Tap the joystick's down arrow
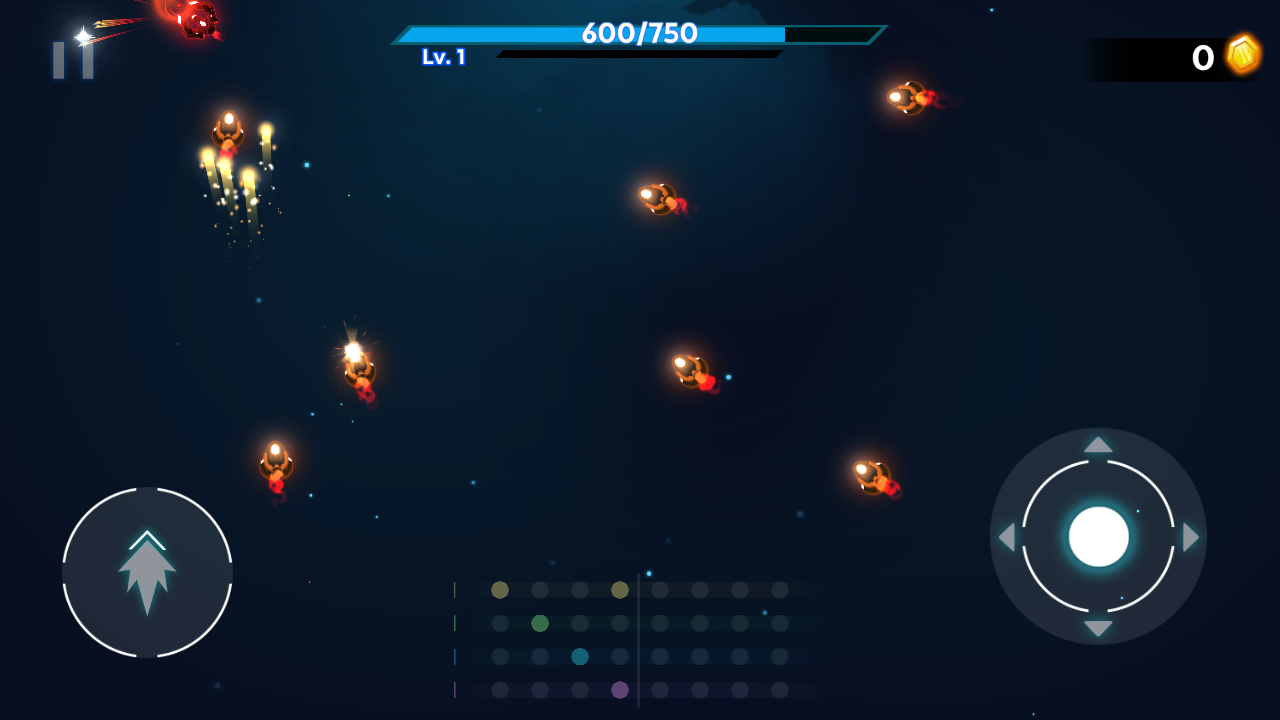 point(1098,629)
